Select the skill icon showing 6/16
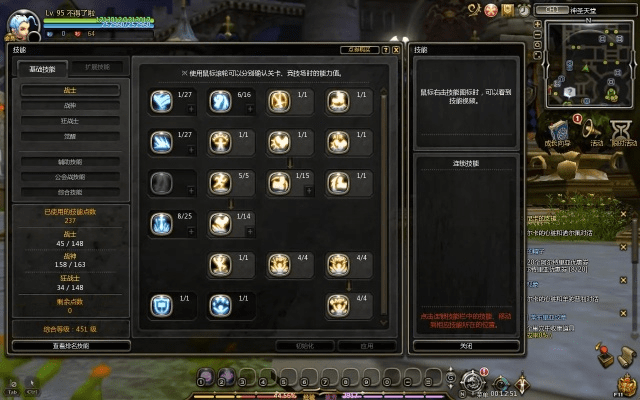This screenshot has width=640, height=400. (x=220, y=101)
